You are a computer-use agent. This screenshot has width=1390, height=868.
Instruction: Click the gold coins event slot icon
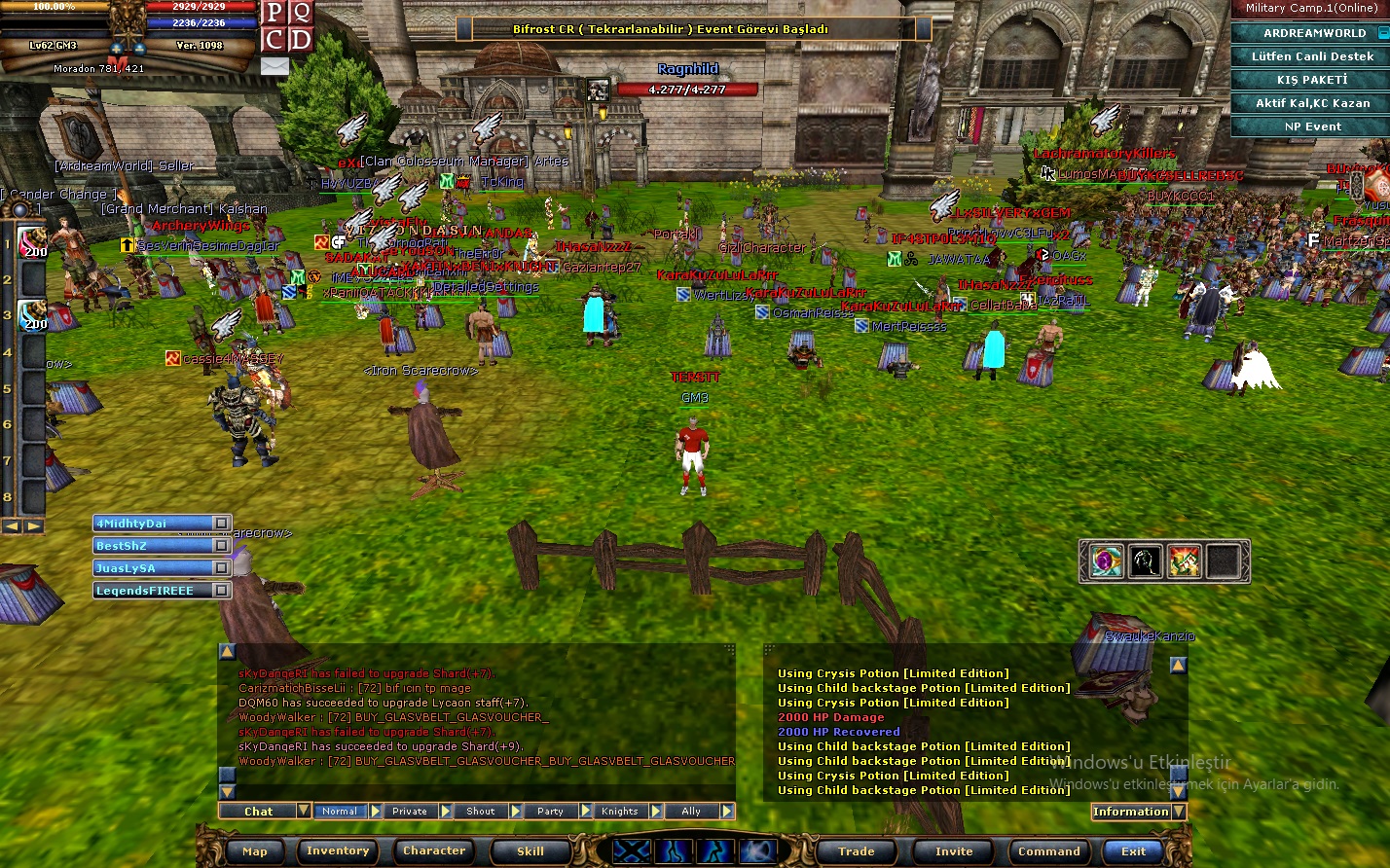[1187, 561]
